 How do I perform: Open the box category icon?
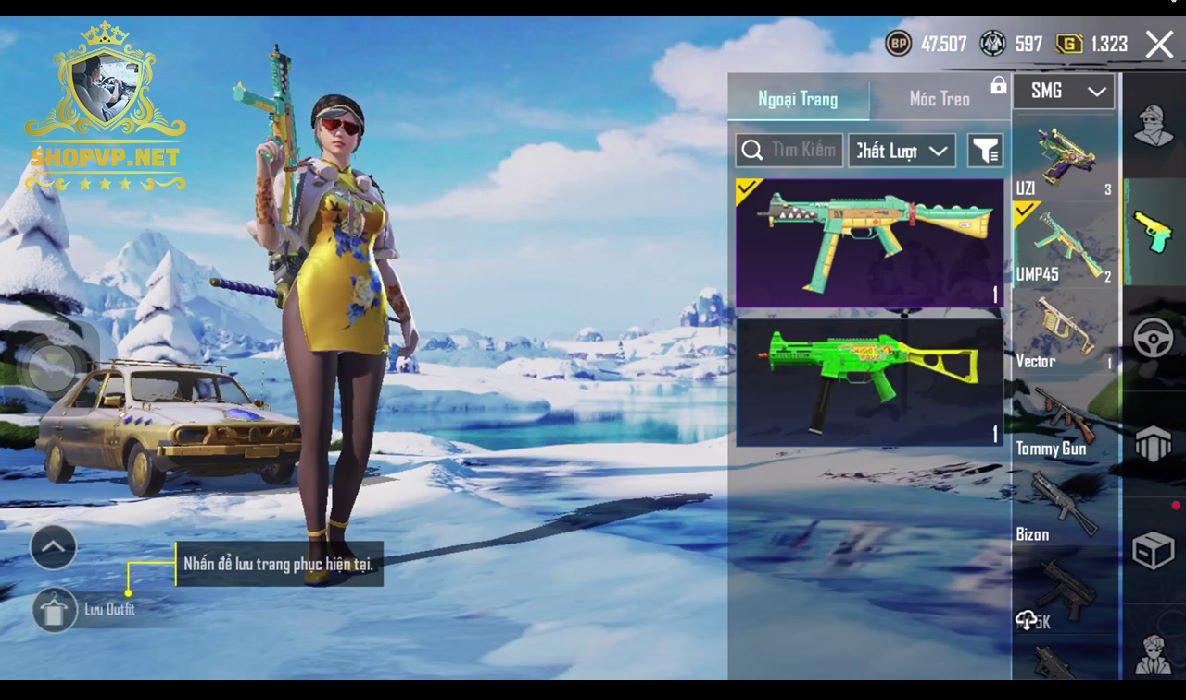pyautogui.click(x=1153, y=549)
